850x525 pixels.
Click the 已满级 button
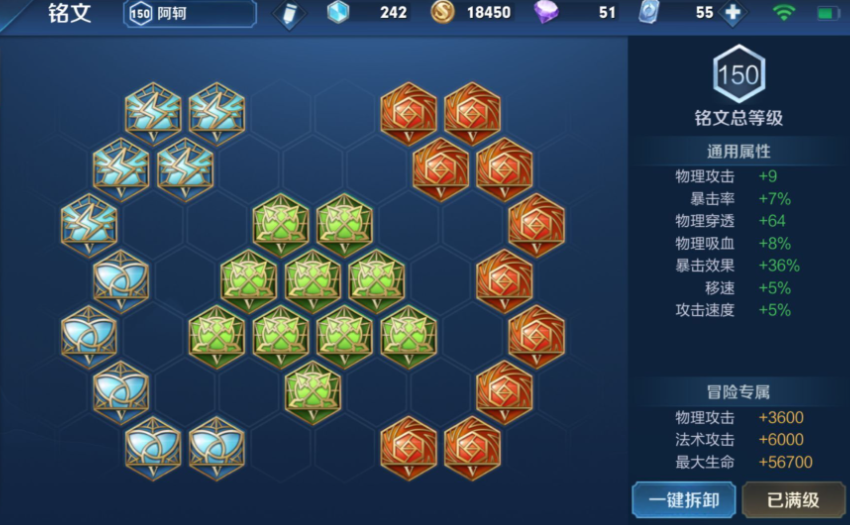click(792, 499)
